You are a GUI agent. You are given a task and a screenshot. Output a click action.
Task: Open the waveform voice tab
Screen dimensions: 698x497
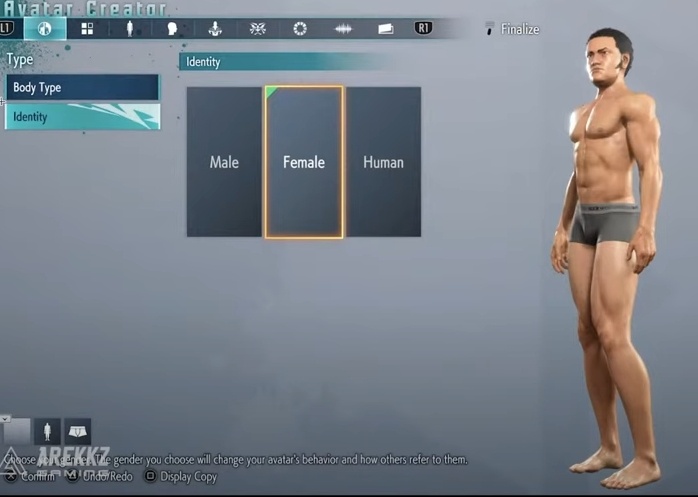[x=343, y=29]
